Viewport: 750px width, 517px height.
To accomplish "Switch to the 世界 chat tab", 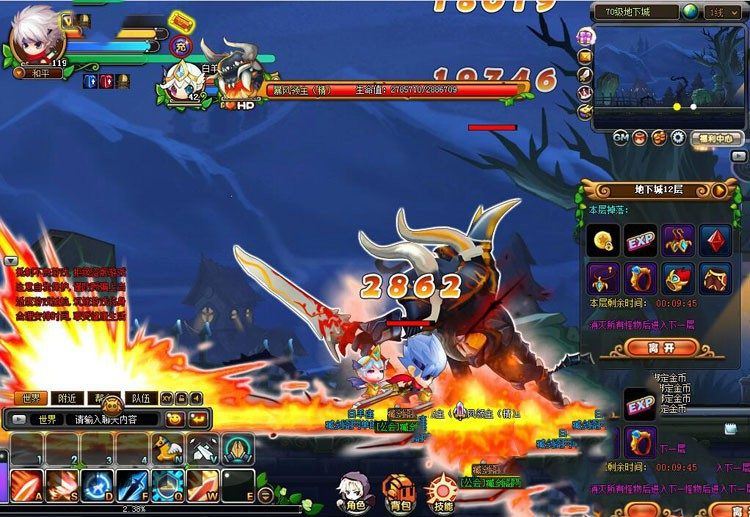I will [32, 398].
